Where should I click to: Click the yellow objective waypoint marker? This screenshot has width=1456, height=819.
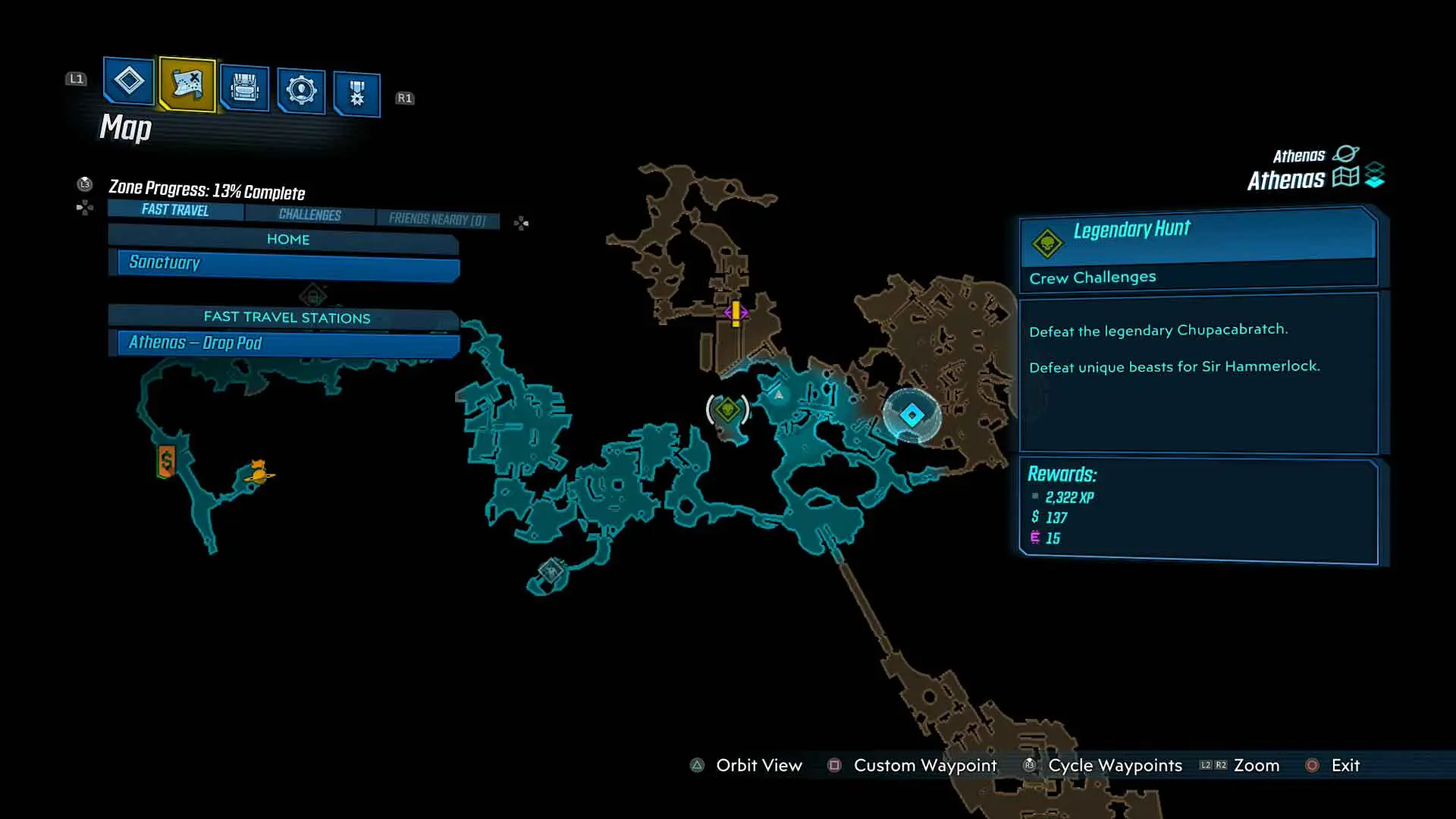pyautogui.click(x=734, y=311)
